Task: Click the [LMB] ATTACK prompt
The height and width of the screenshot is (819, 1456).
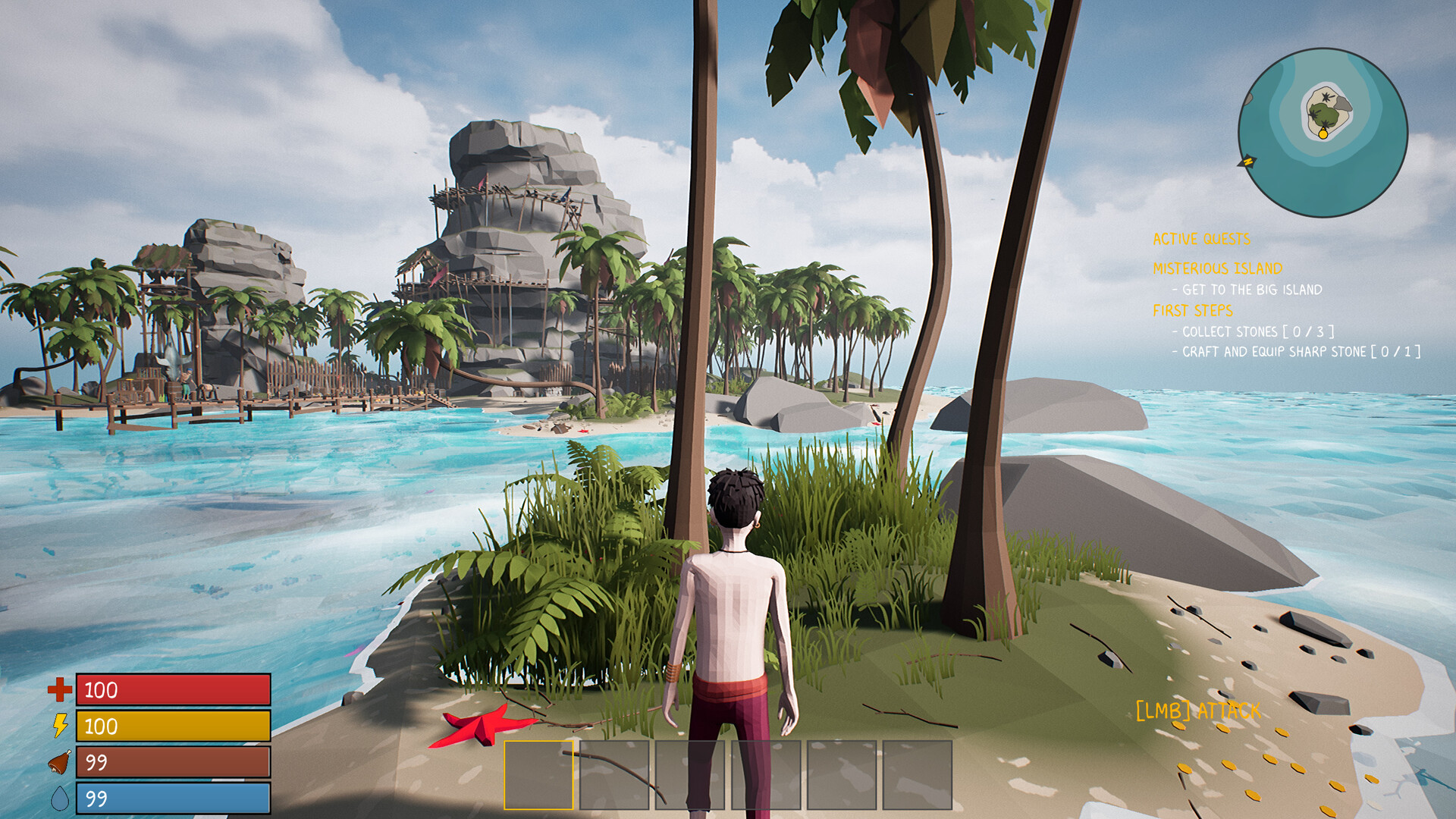Action: tap(1197, 711)
